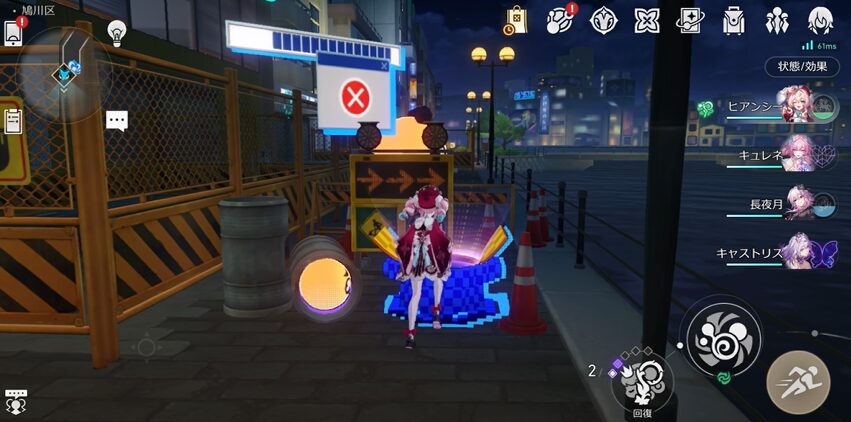Viewport: 851px width, 422px height.
Task: Toggle the sprint running button
Action: pos(797,382)
